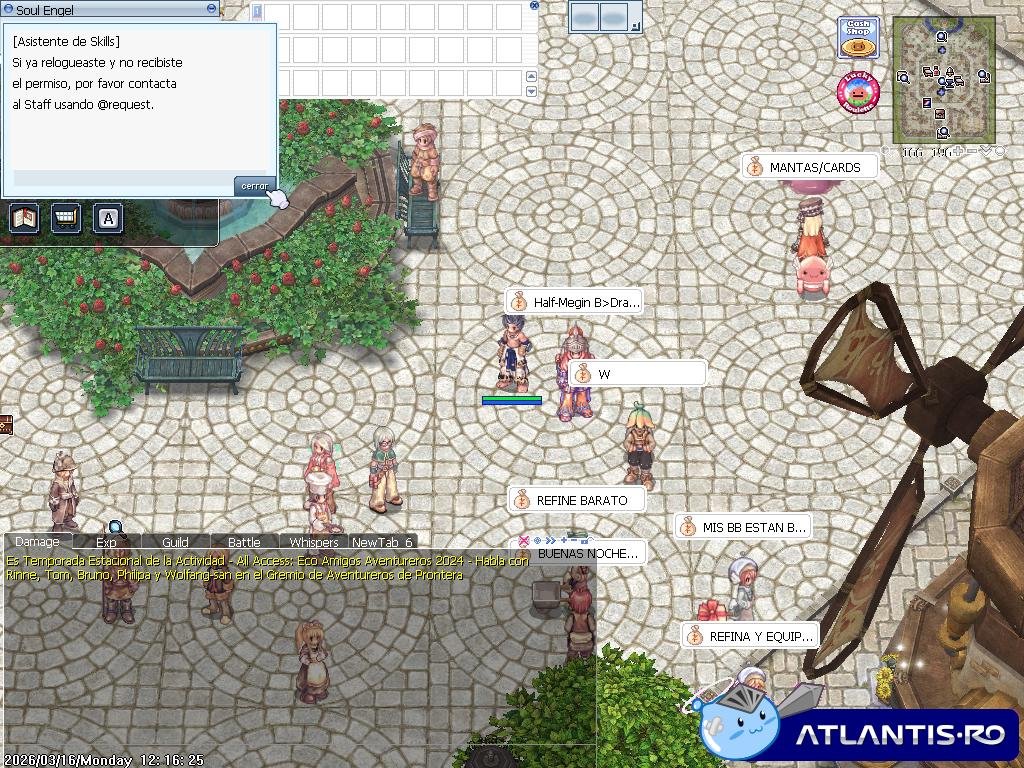
Task: Open the MANTAS/CARDS vending shop
Action: pyautogui.click(x=810, y=167)
